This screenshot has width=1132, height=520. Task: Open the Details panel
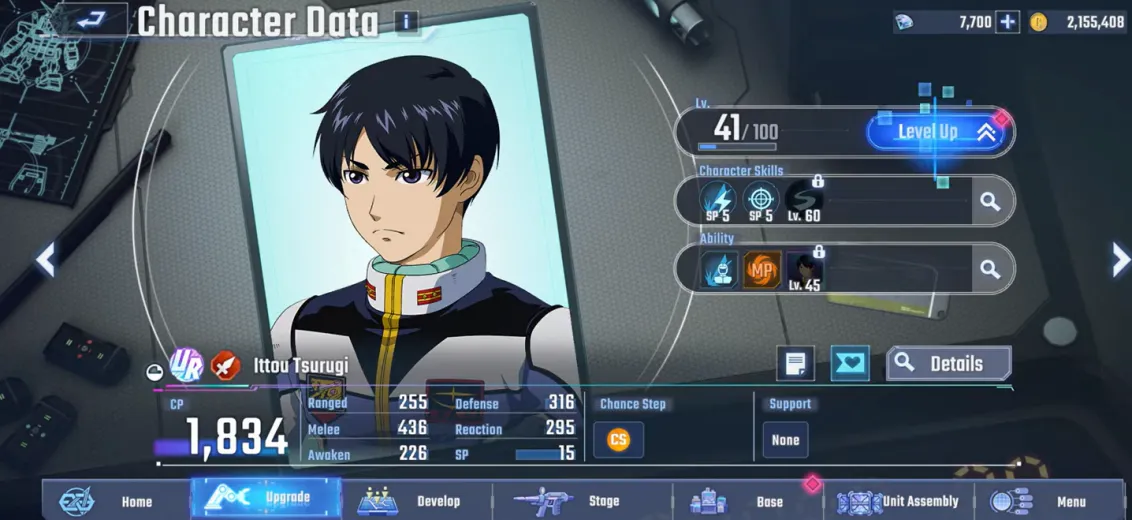coord(948,364)
